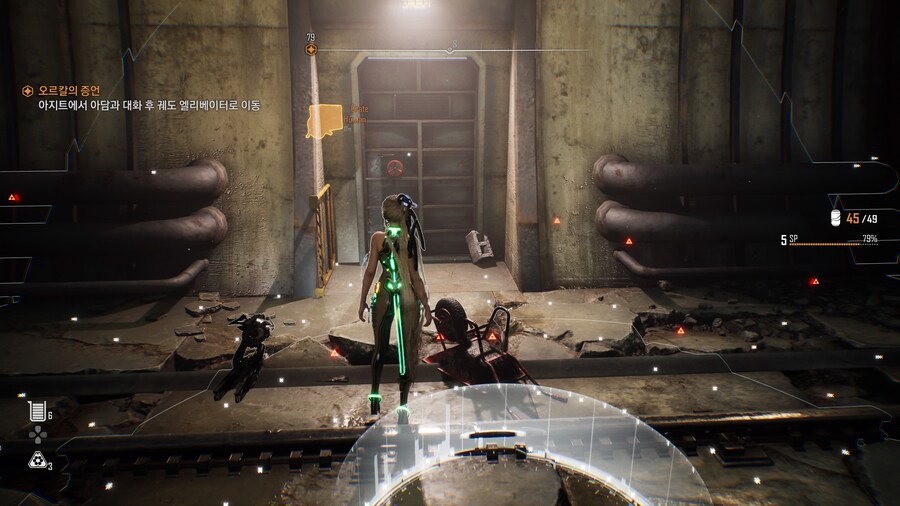This screenshot has width=900, height=506.
Task: Open the tracked quest objective text
Action: pos(143,105)
